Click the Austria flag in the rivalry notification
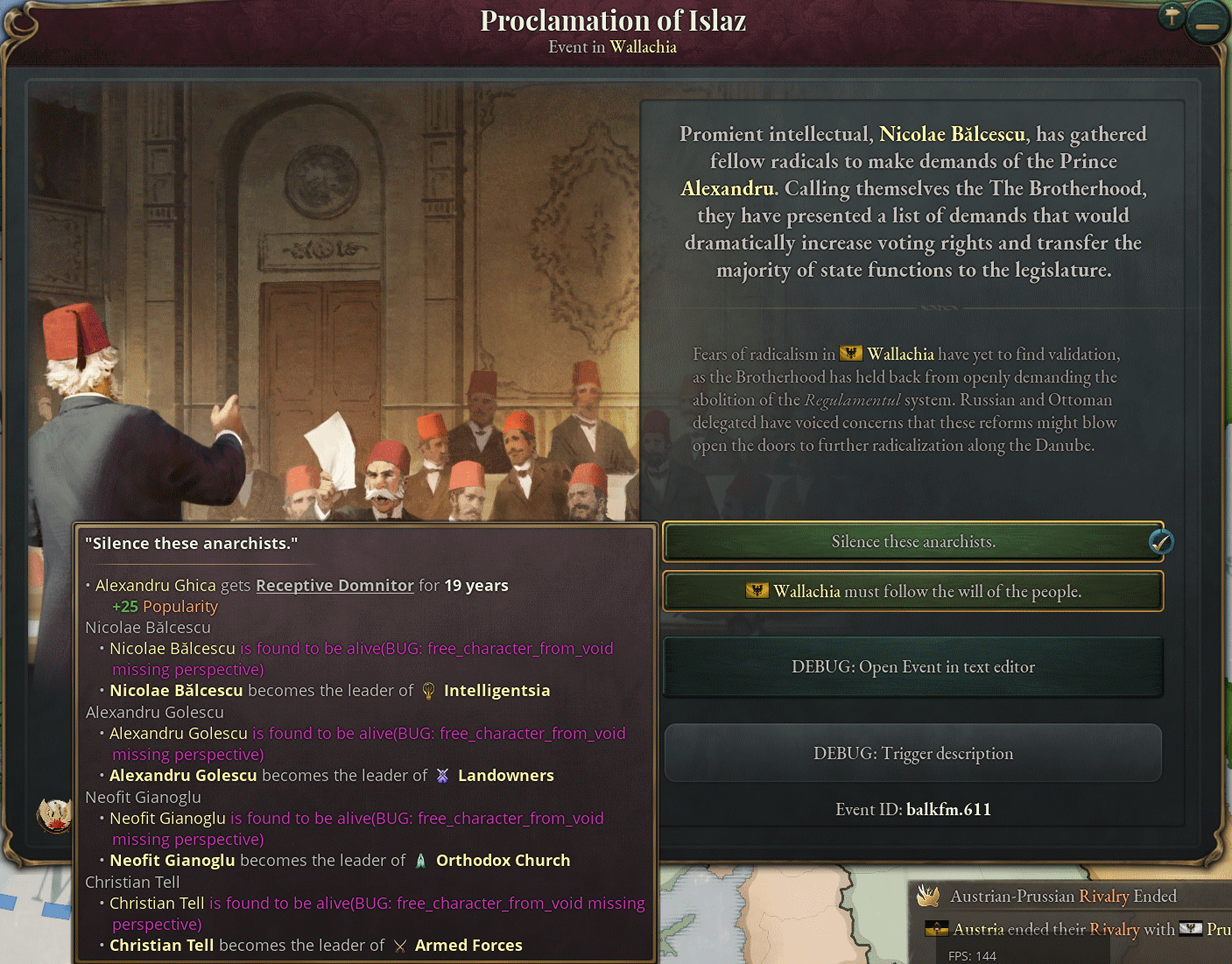This screenshot has height=964, width=1232. click(x=938, y=930)
